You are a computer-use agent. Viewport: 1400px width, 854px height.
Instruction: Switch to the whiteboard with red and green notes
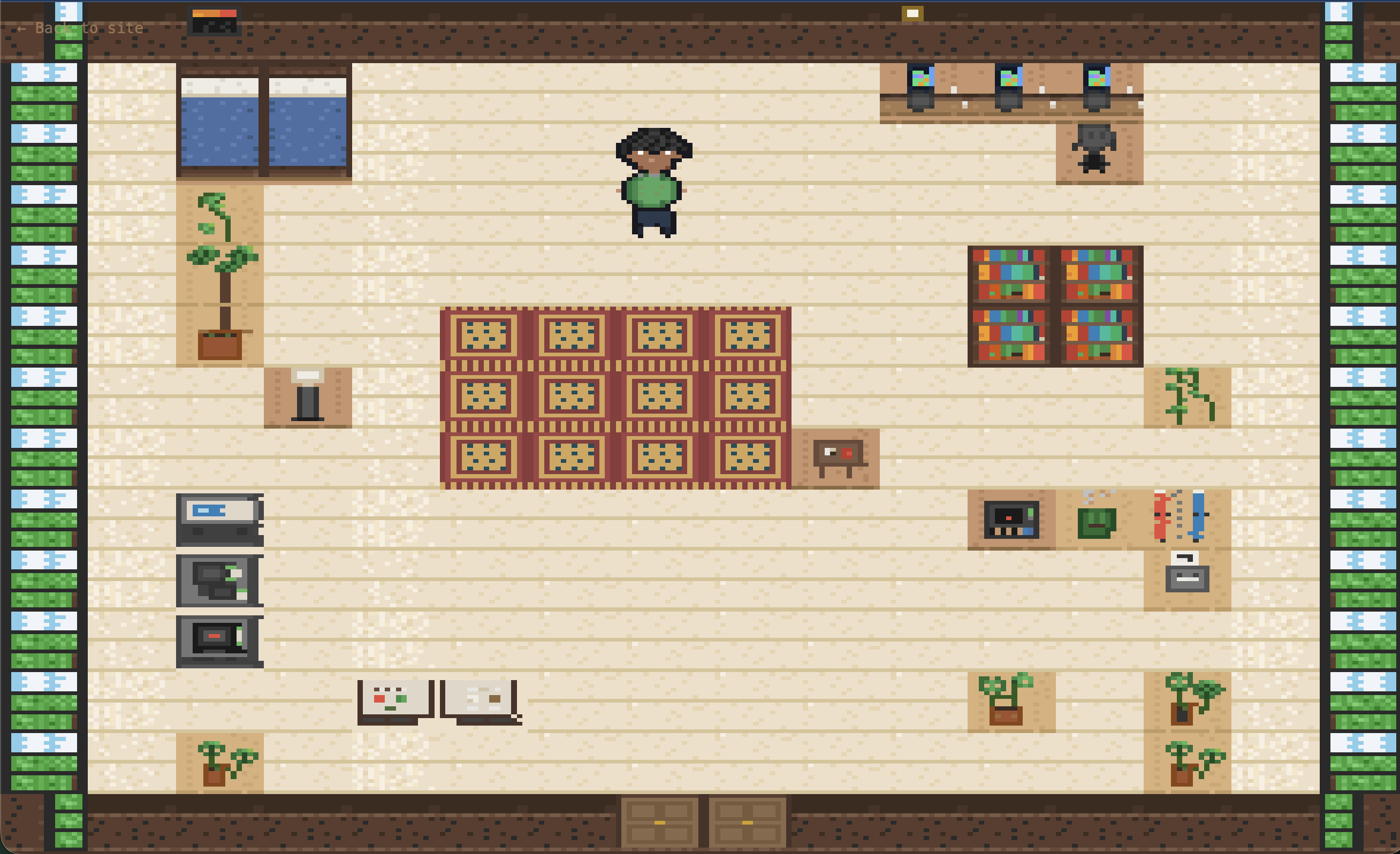(x=396, y=699)
